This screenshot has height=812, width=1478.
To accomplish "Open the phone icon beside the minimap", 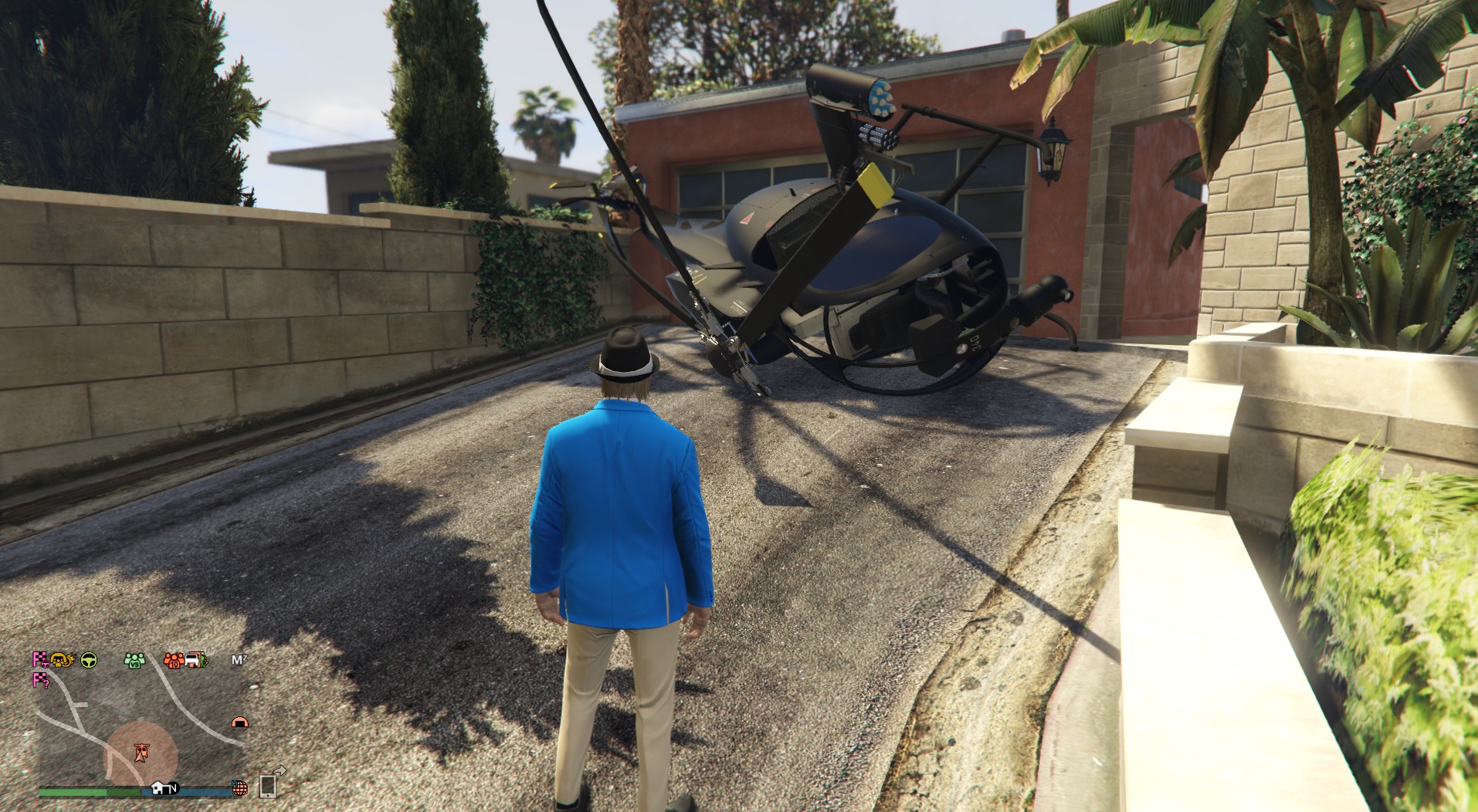I will (268, 787).
